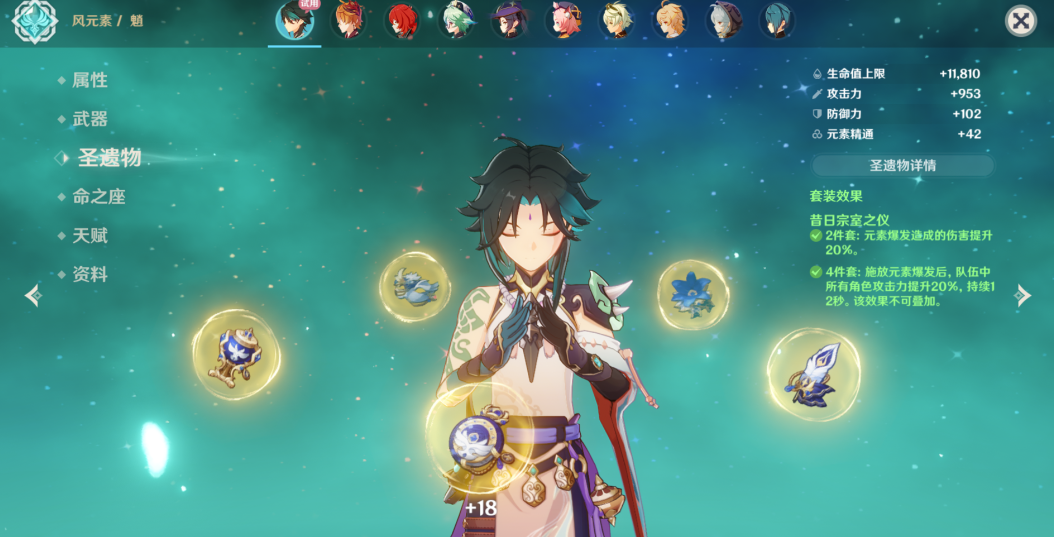Open 圣遗物详情 artifact details

pyautogui.click(x=902, y=165)
